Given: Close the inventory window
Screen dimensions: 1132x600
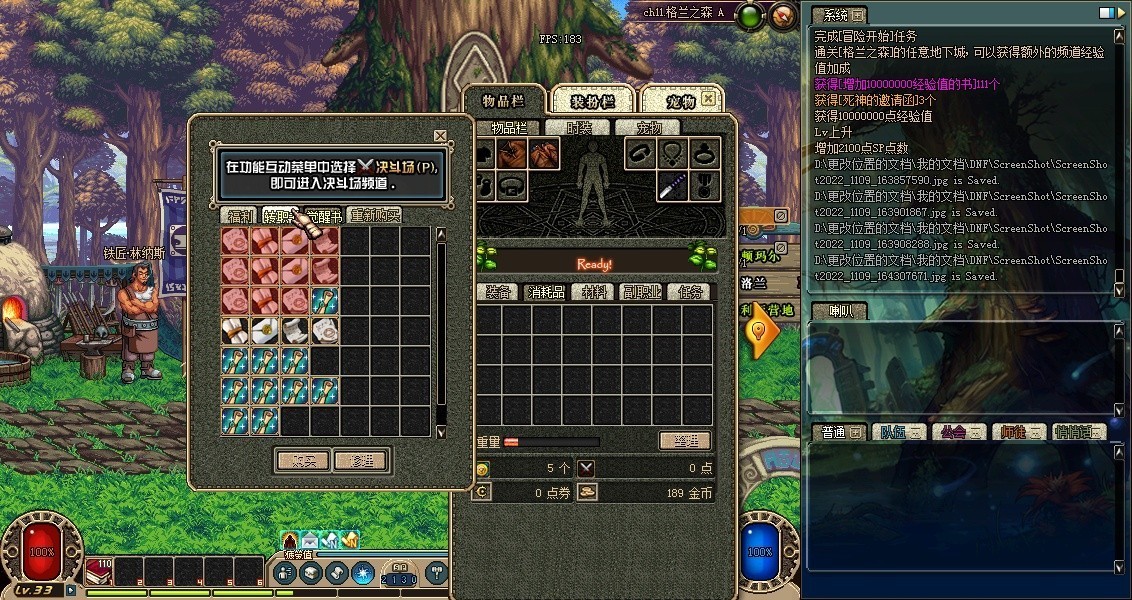Looking at the screenshot, I should pos(708,99).
